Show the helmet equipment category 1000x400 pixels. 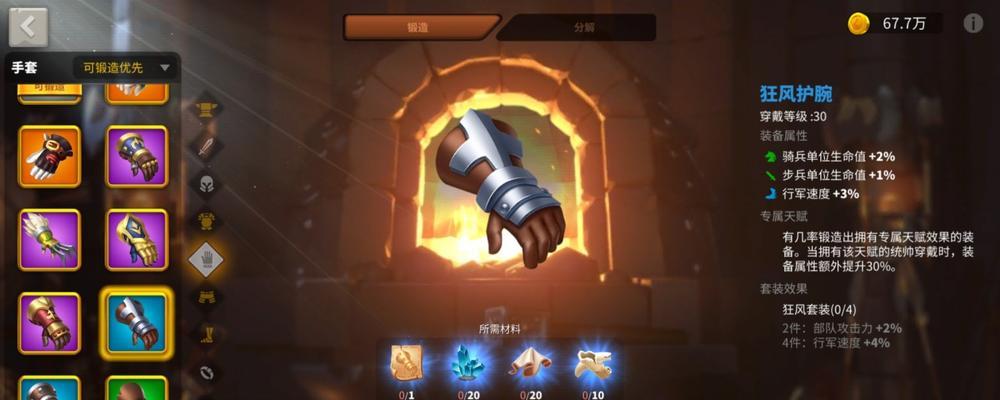(206, 184)
